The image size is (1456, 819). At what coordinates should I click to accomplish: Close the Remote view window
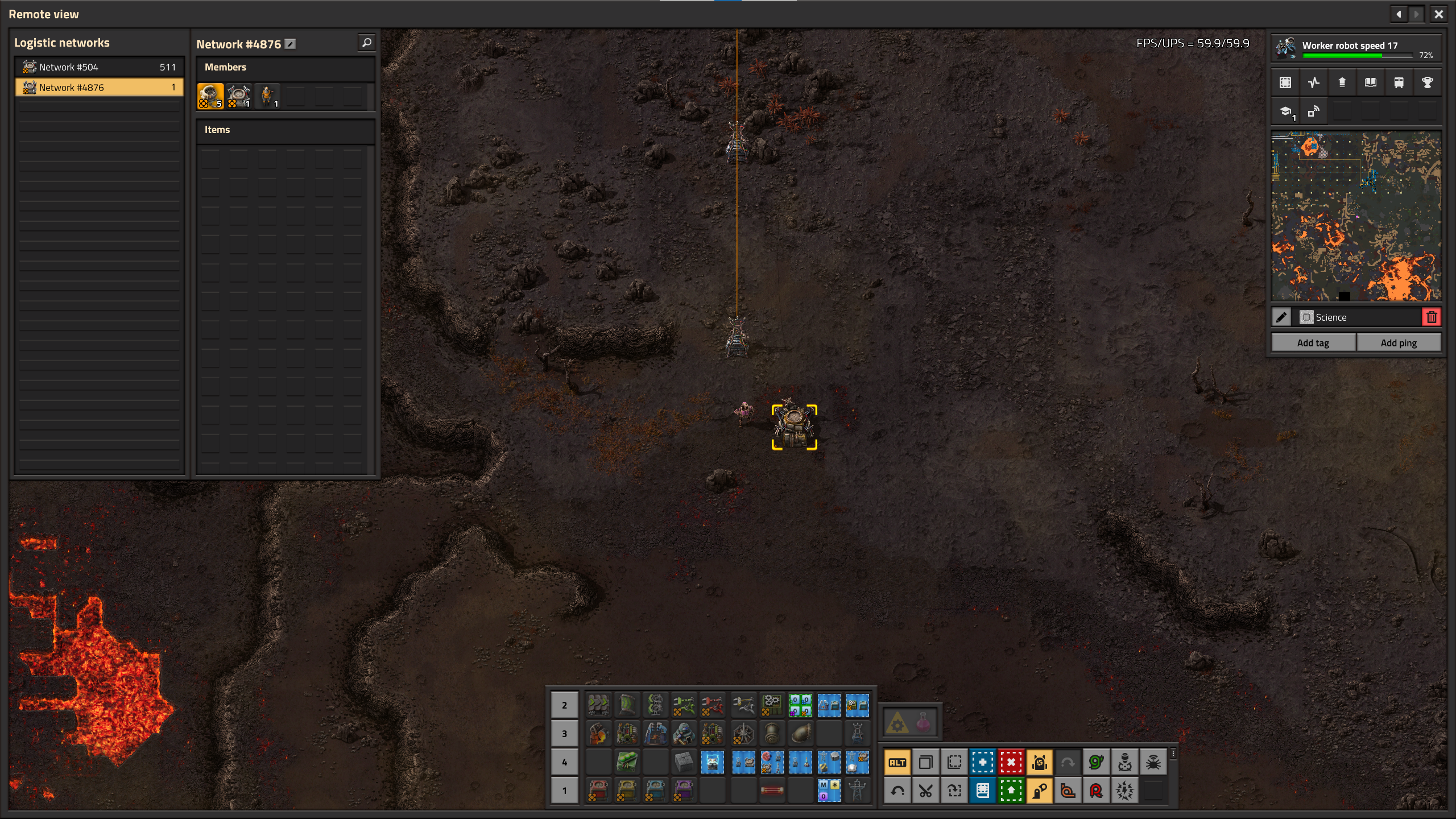[1438, 14]
